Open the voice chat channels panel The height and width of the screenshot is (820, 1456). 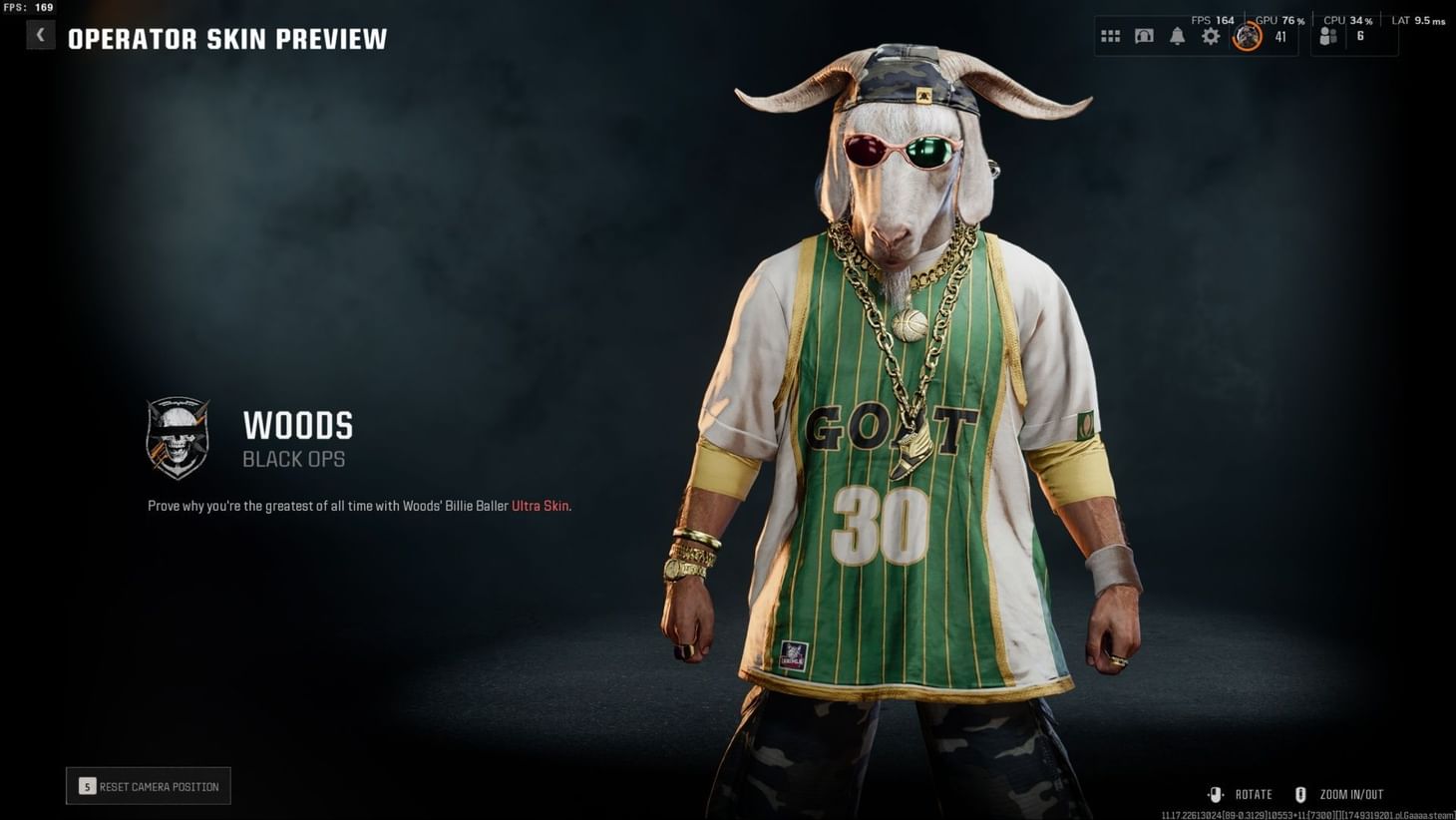click(1144, 36)
